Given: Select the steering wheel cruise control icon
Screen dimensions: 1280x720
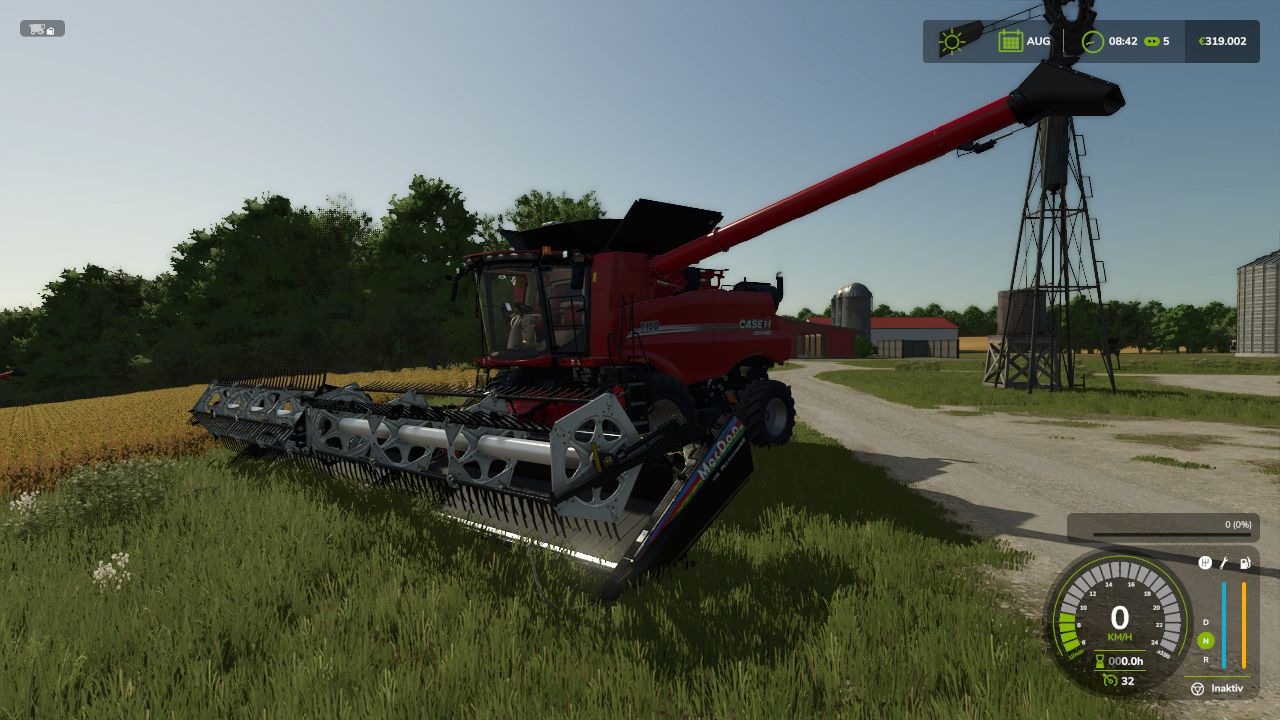Looking at the screenshot, I should click(x=1196, y=689).
